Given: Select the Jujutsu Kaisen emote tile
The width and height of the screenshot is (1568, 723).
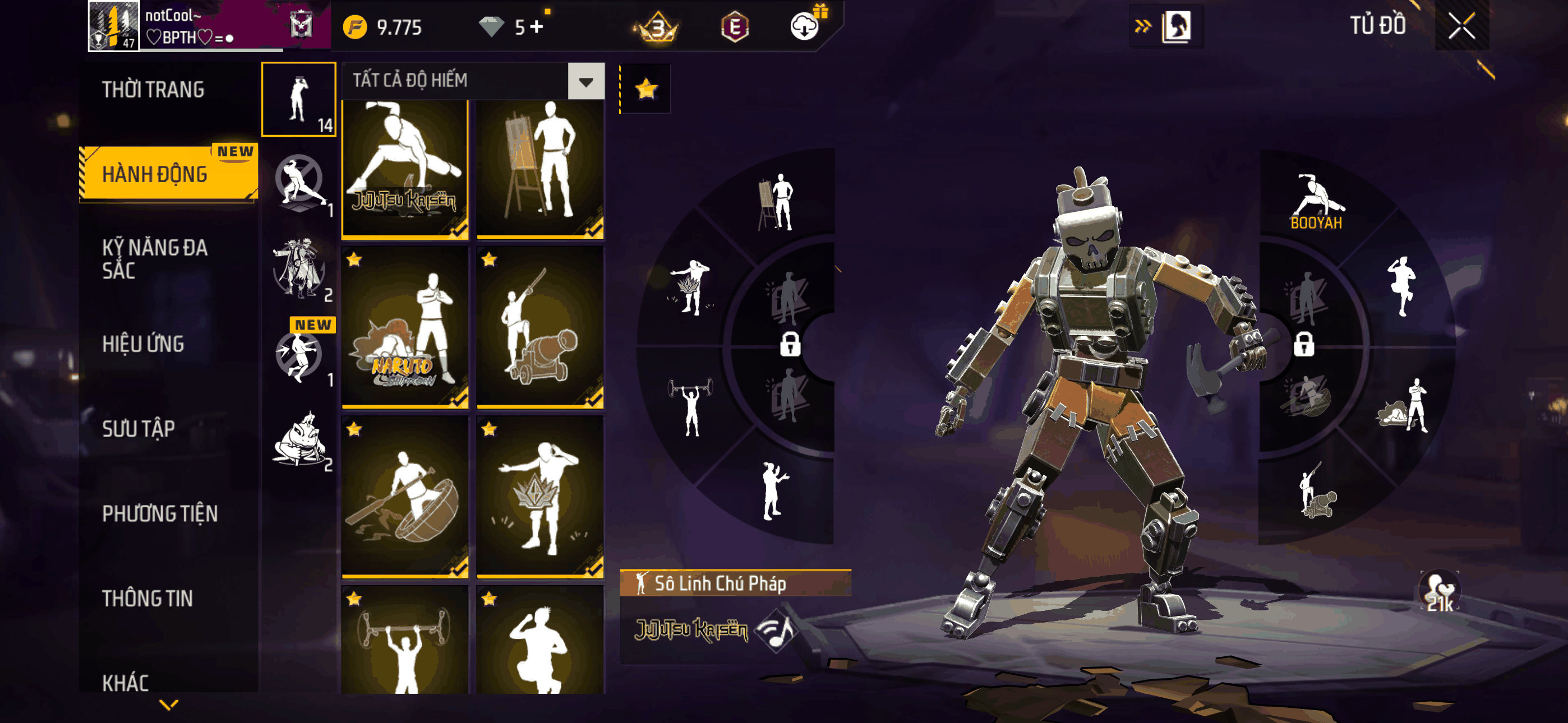Looking at the screenshot, I should tap(405, 169).
